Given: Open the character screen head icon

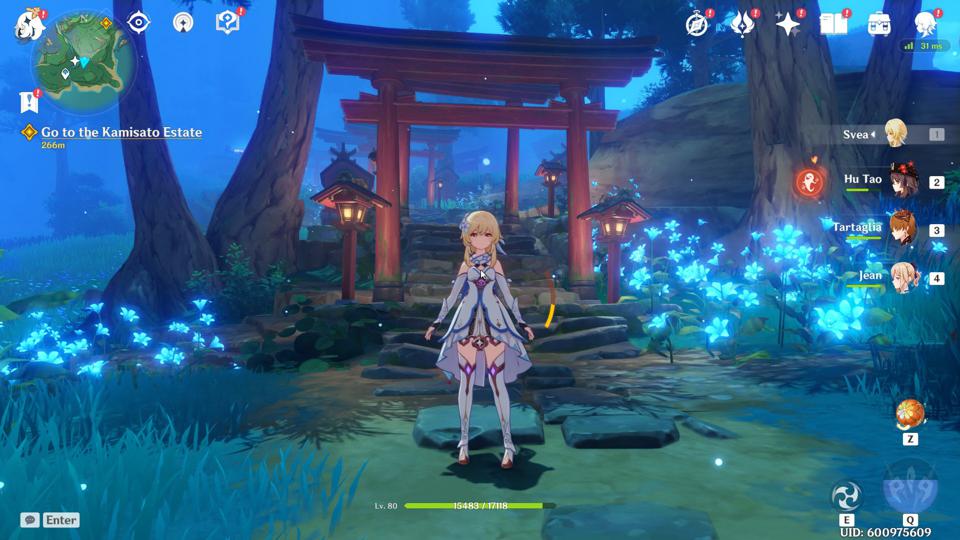Looking at the screenshot, I should 925,24.
